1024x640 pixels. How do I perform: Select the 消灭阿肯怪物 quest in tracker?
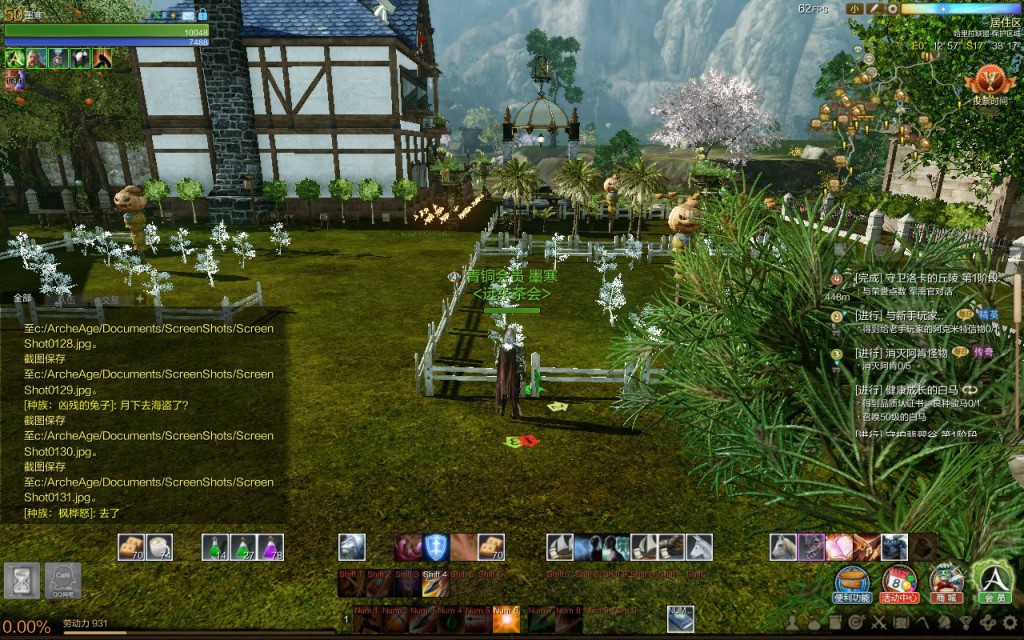[901, 353]
